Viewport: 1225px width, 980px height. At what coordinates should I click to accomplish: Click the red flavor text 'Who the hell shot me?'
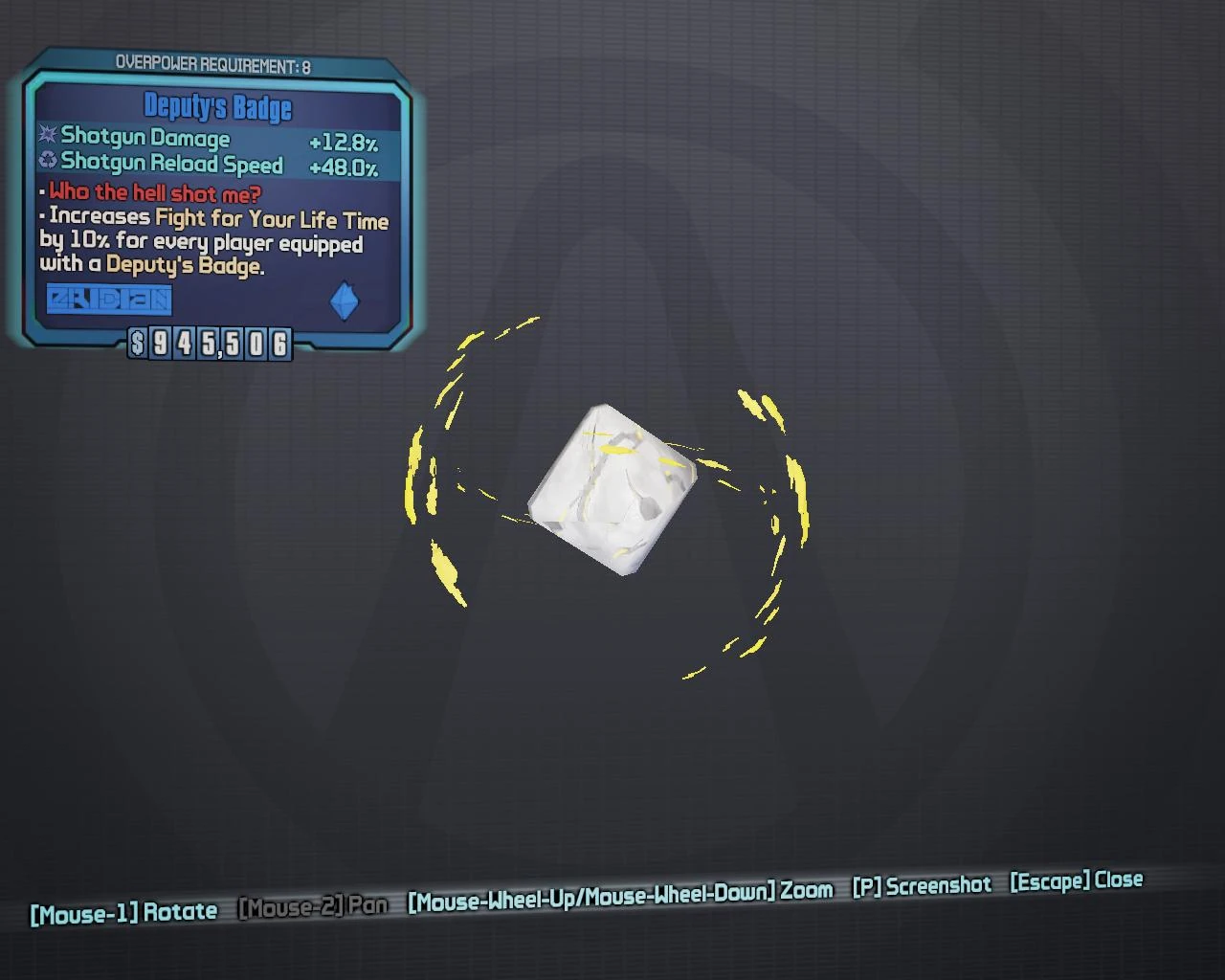point(153,191)
